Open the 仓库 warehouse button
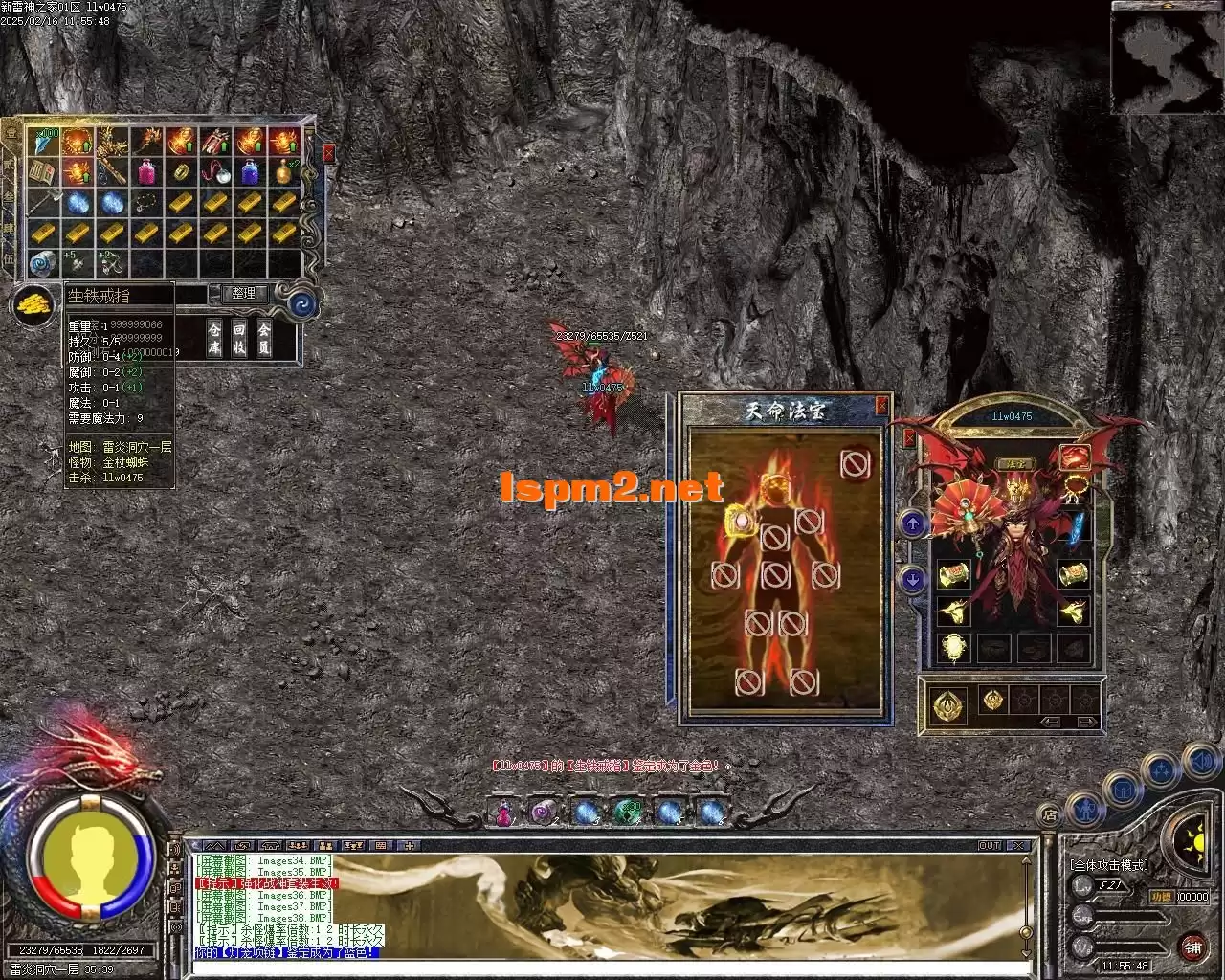The width and height of the screenshot is (1225, 980). (214, 337)
